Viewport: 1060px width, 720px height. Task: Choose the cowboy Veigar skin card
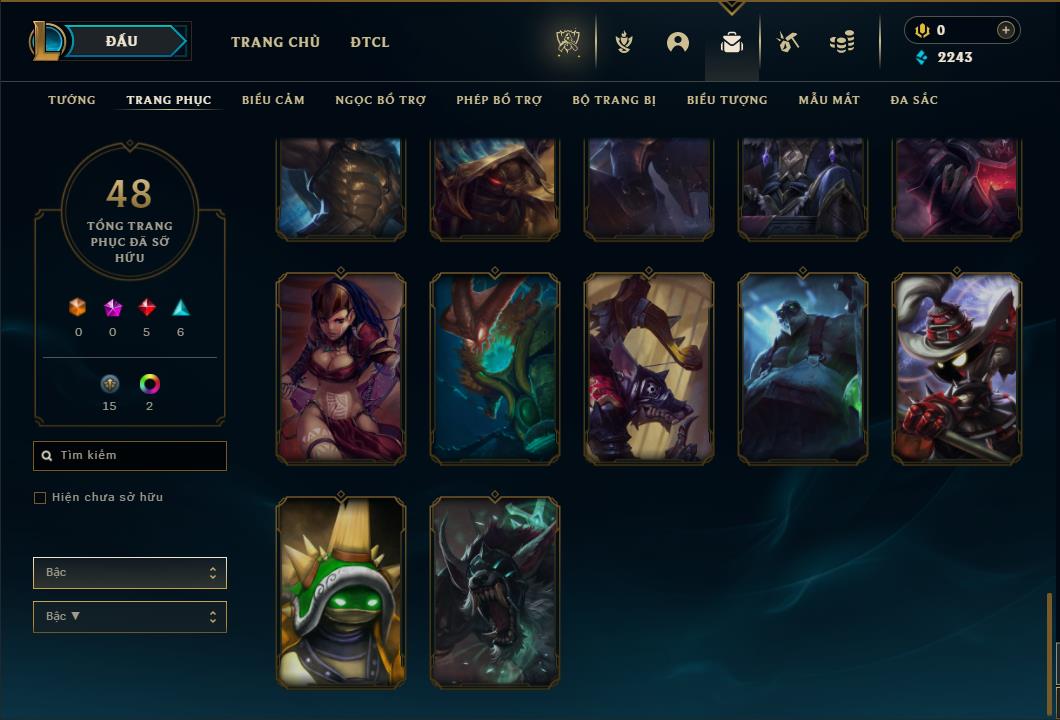(957, 368)
